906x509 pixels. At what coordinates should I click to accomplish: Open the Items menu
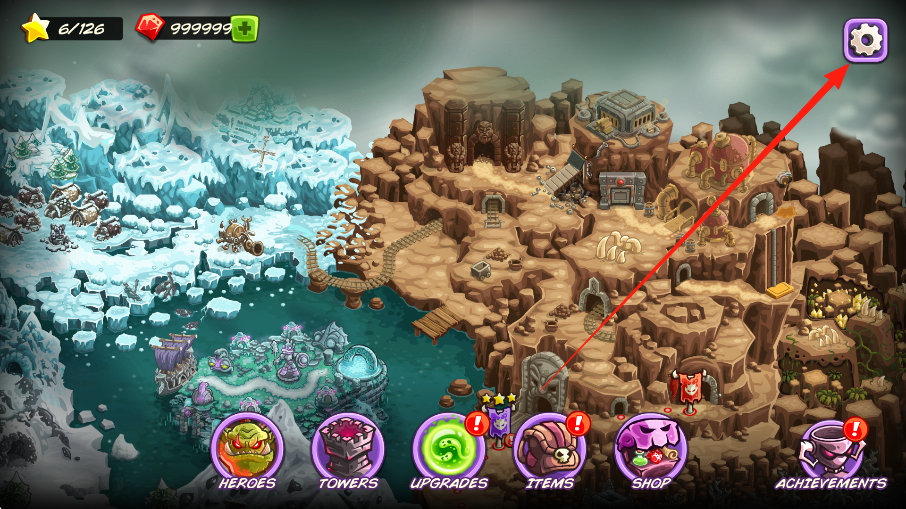[x=550, y=451]
